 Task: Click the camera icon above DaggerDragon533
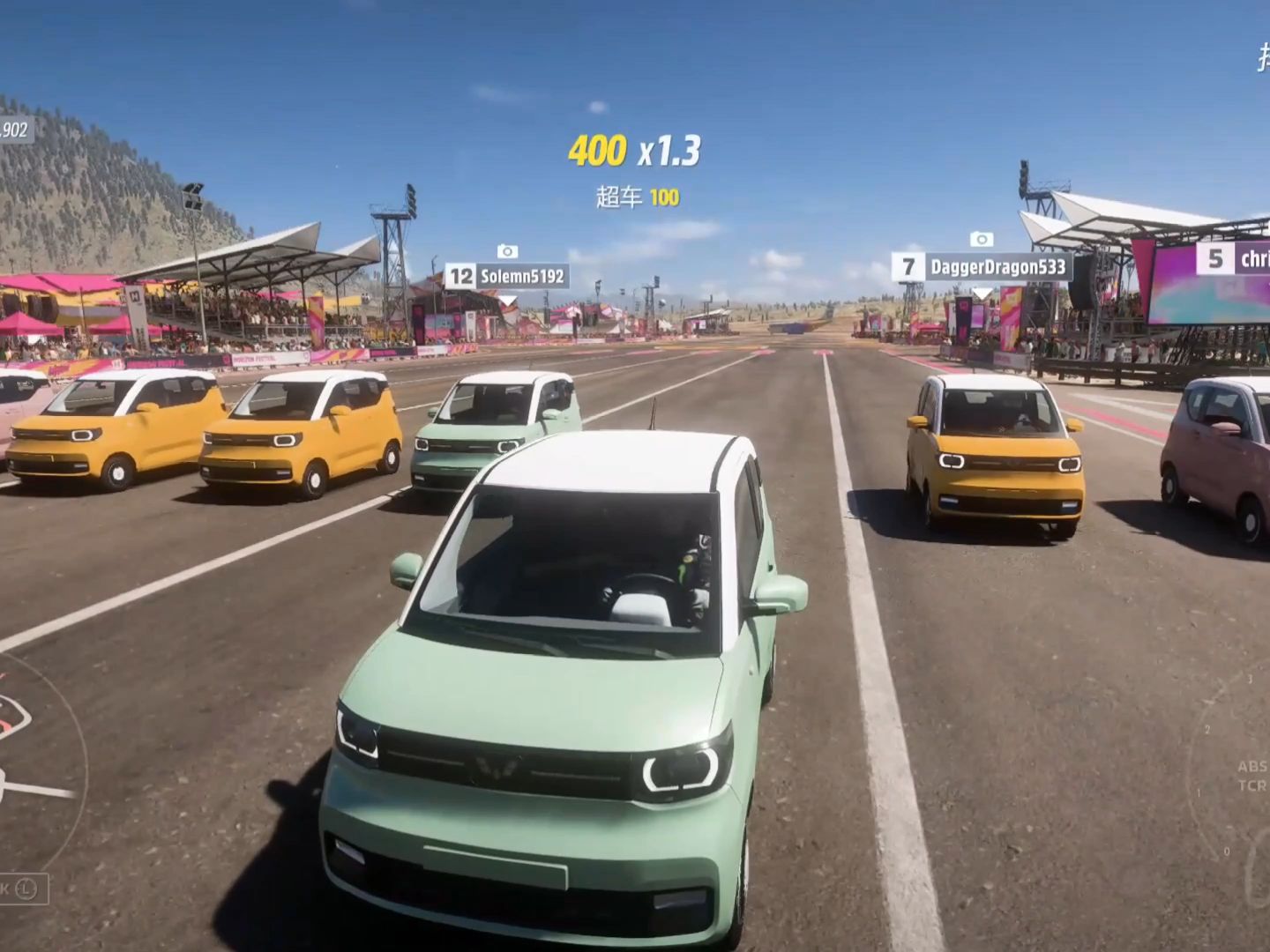(981, 240)
